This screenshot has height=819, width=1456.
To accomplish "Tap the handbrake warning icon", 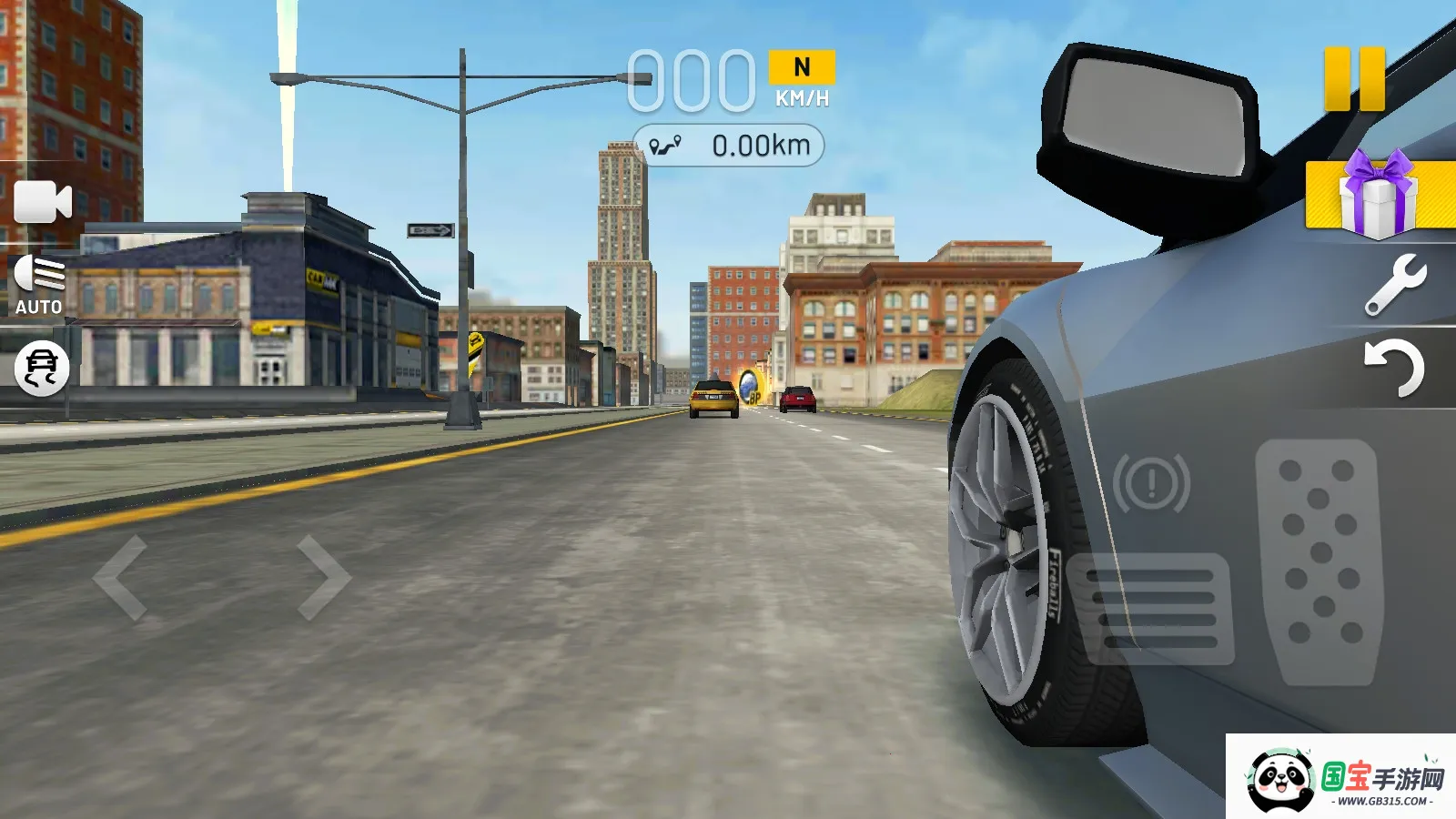I will click(x=1152, y=483).
